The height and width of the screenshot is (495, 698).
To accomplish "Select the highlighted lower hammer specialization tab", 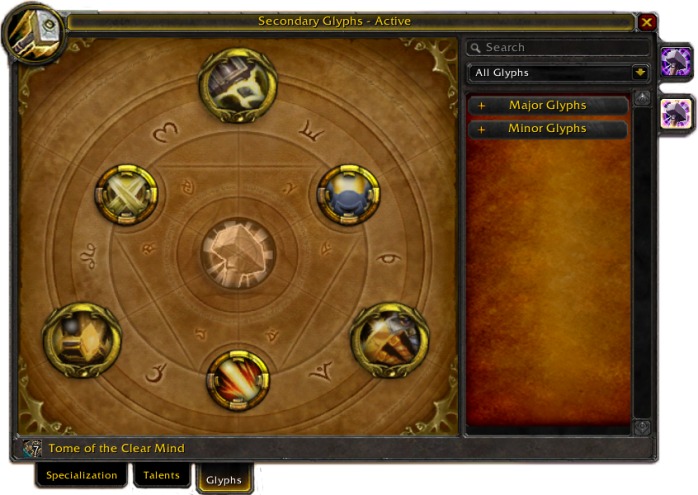I will pos(676,113).
